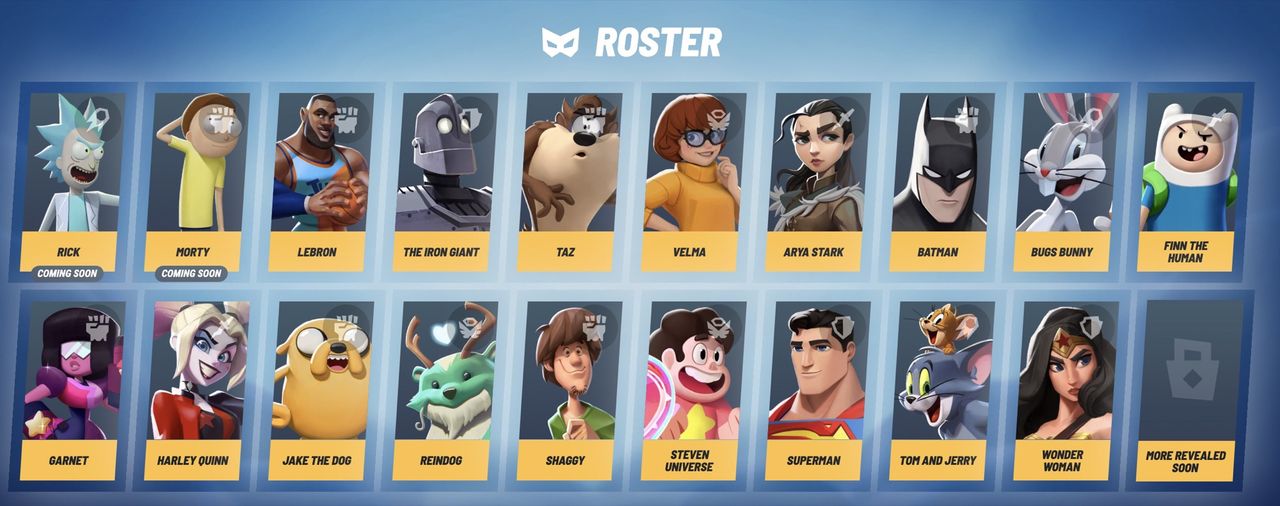
Task: Select Batman from the roster
Action: click(939, 180)
